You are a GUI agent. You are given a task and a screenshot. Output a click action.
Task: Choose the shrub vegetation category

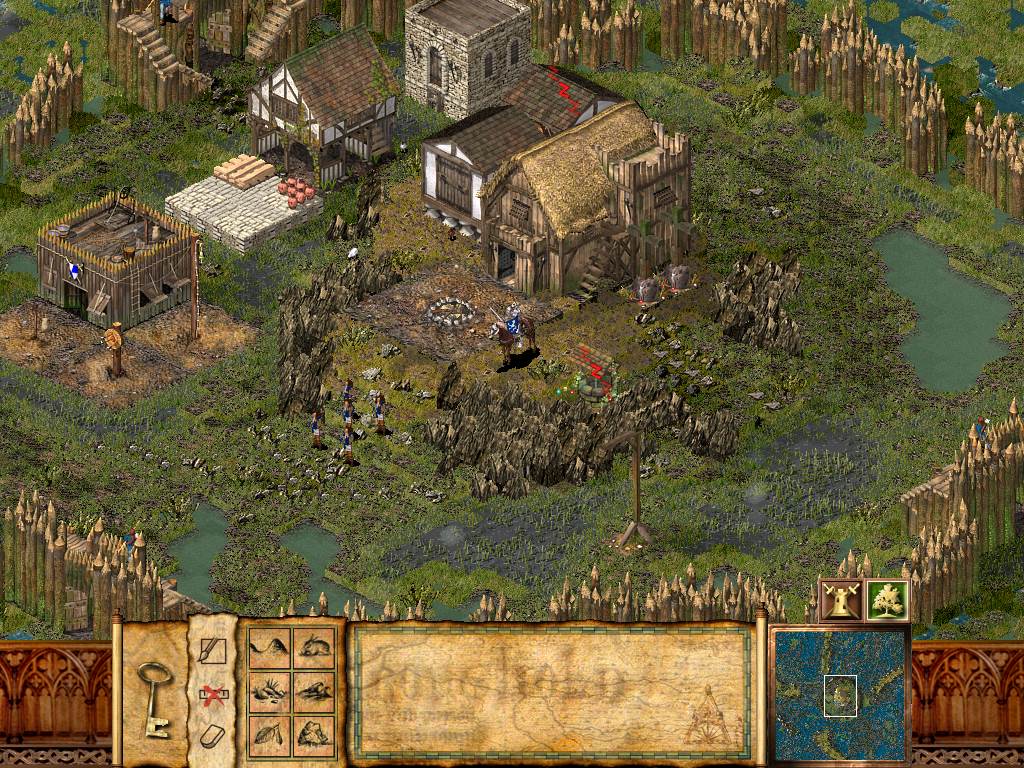(268, 692)
